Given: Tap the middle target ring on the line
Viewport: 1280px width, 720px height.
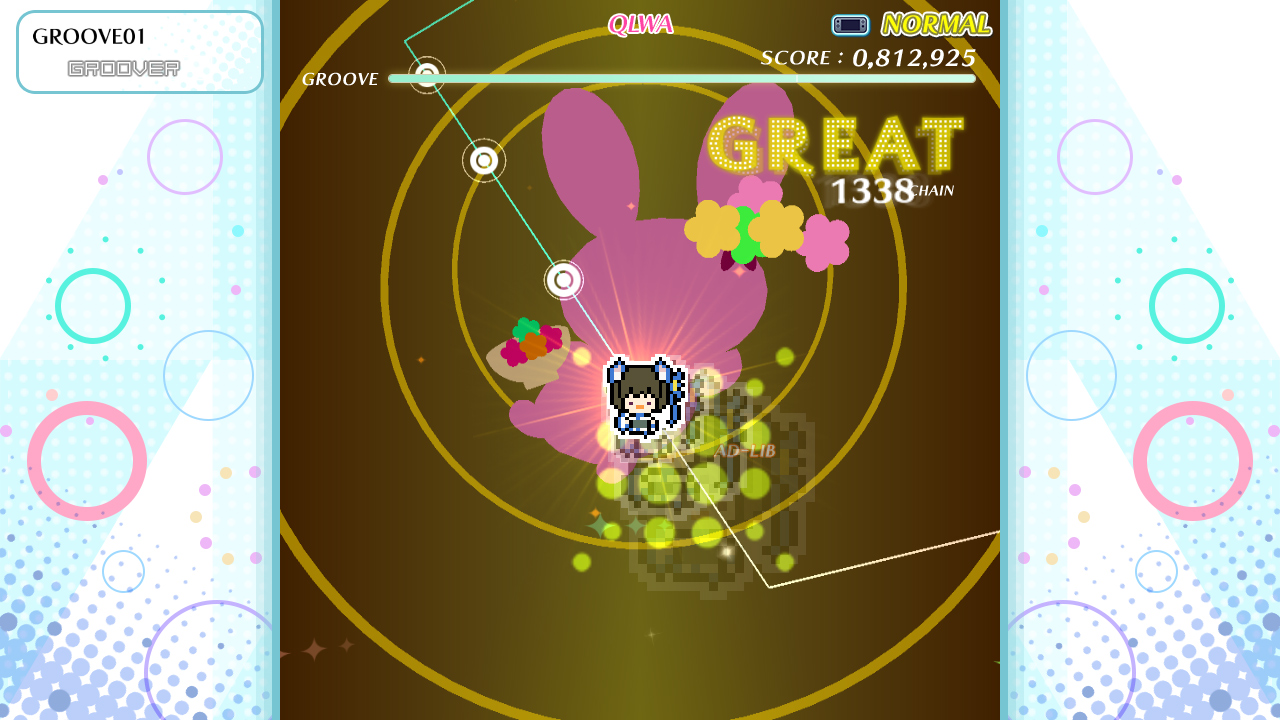Looking at the screenshot, I should point(483,158).
